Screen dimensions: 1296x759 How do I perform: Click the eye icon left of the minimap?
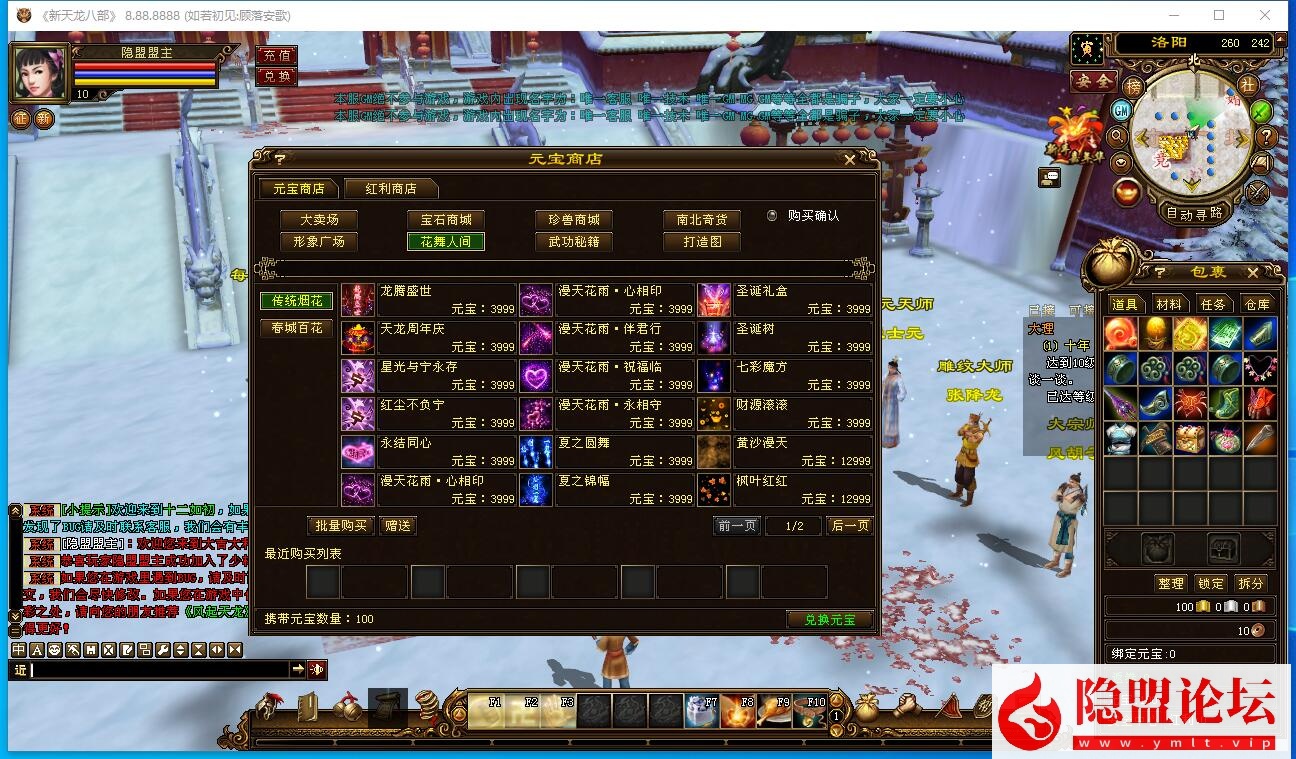(x=1120, y=162)
